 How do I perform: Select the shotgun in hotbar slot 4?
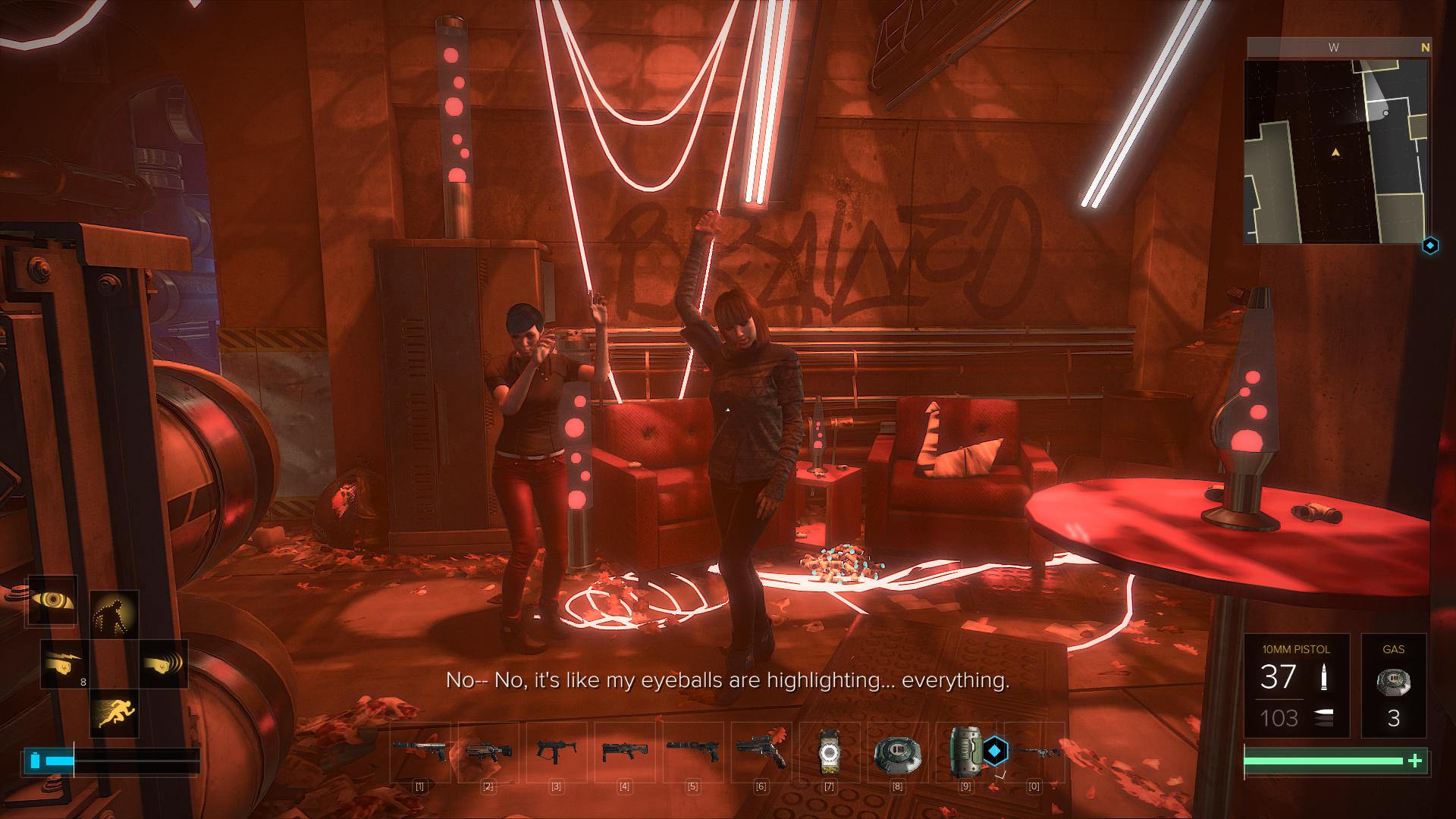pyautogui.click(x=624, y=752)
